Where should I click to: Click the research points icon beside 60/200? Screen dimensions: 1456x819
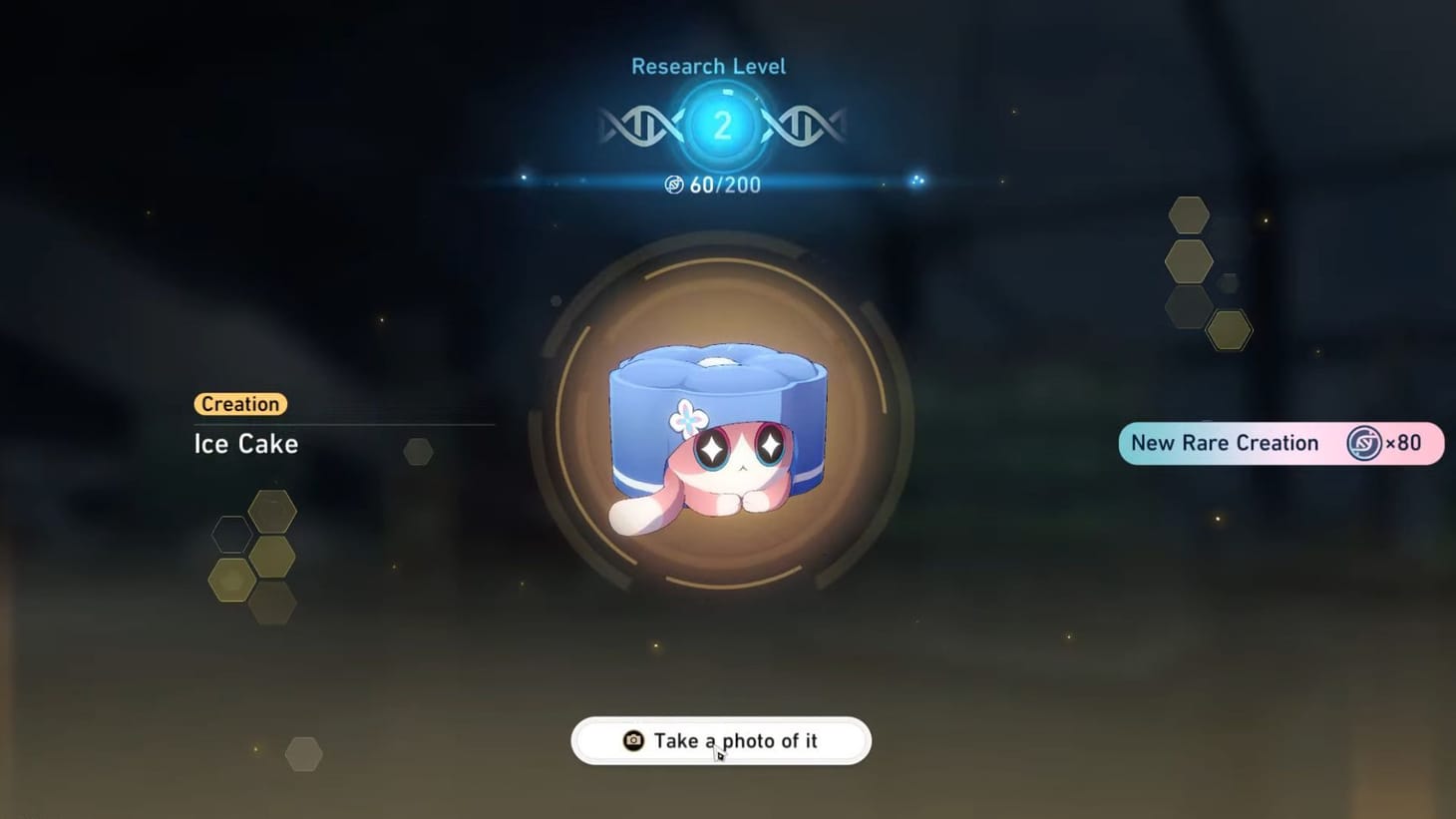676,185
